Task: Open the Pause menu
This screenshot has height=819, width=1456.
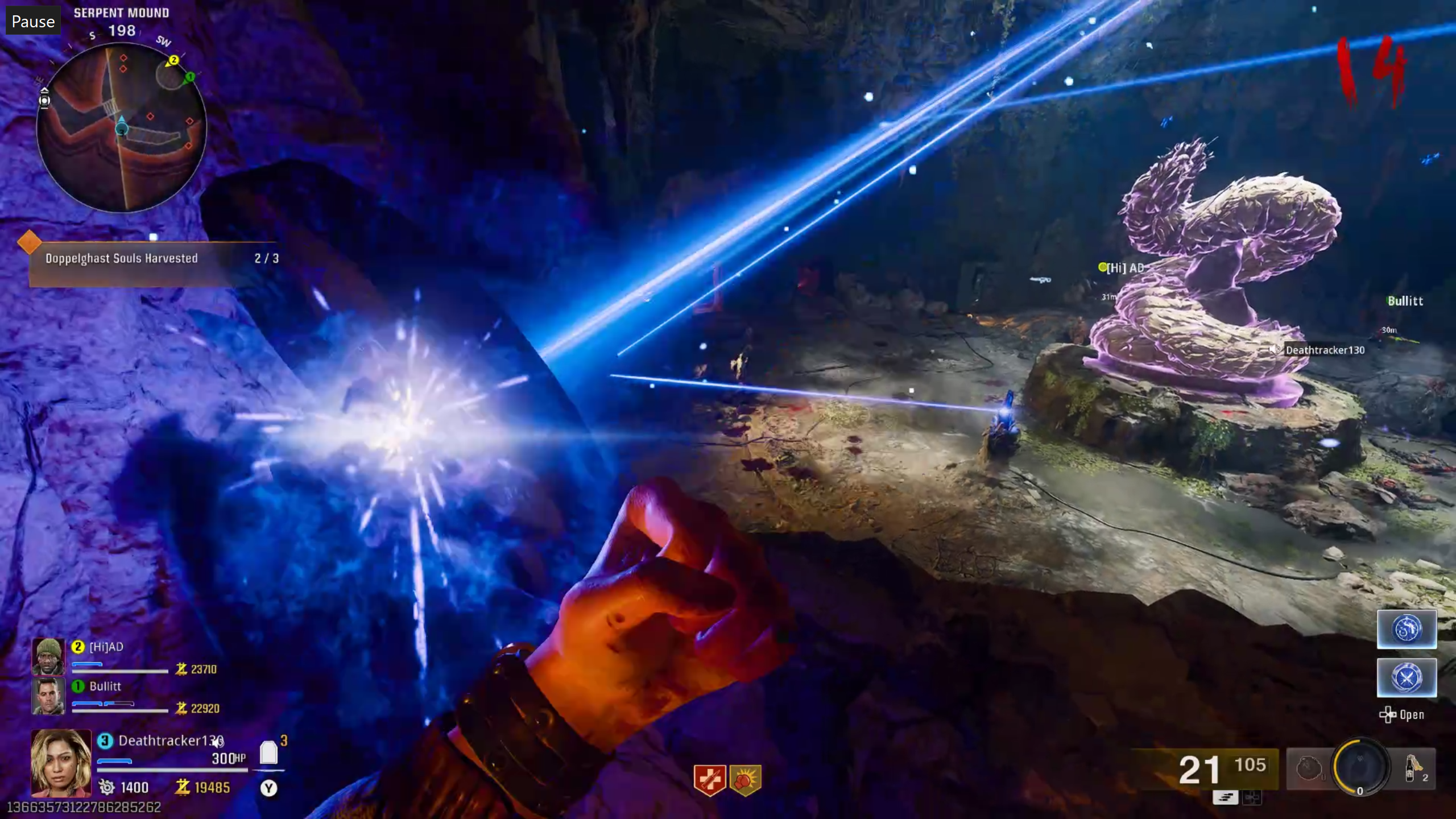Action: pos(32,21)
